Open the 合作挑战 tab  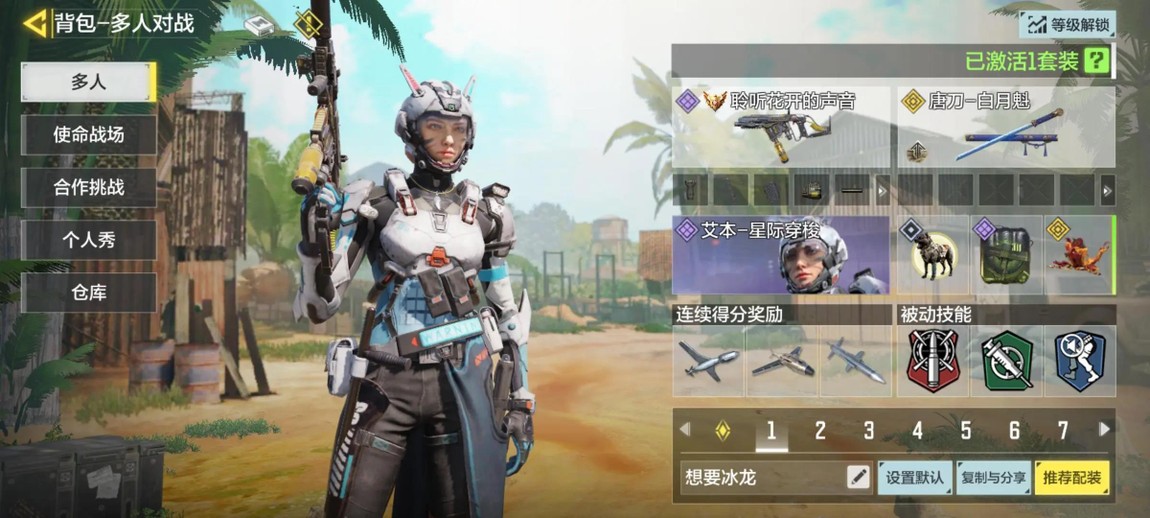click(88, 187)
